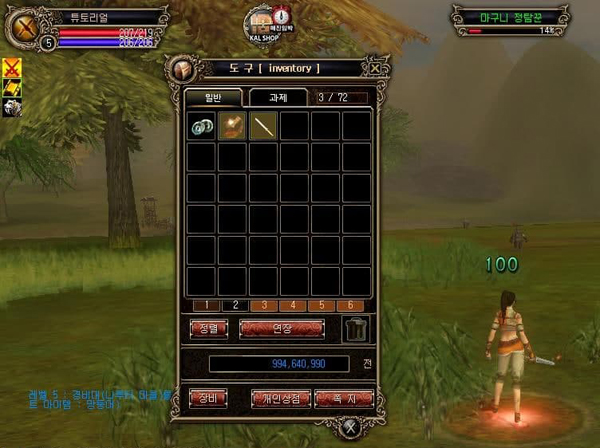The height and width of the screenshot is (448, 600).
Task: Switch to inventory page 2
Action: coord(233,304)
